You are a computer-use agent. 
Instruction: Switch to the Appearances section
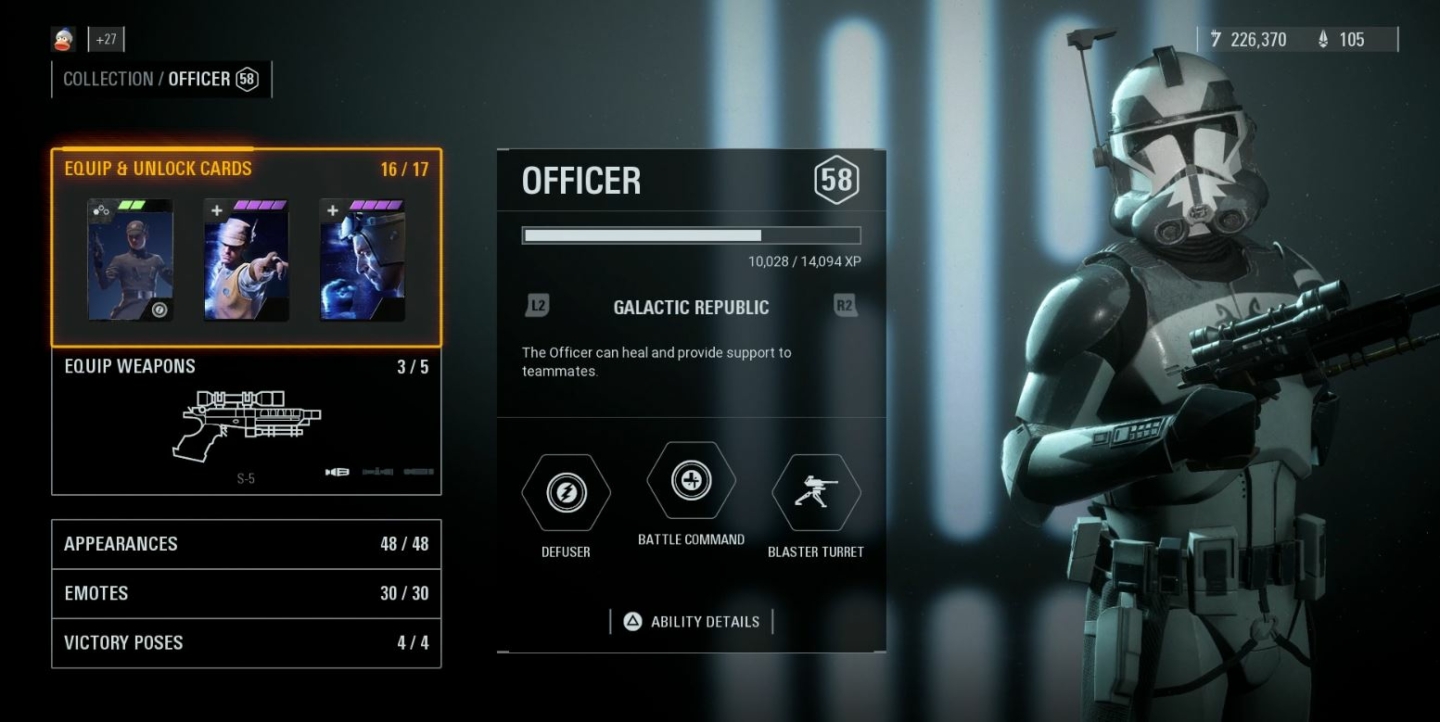point(245,543)
